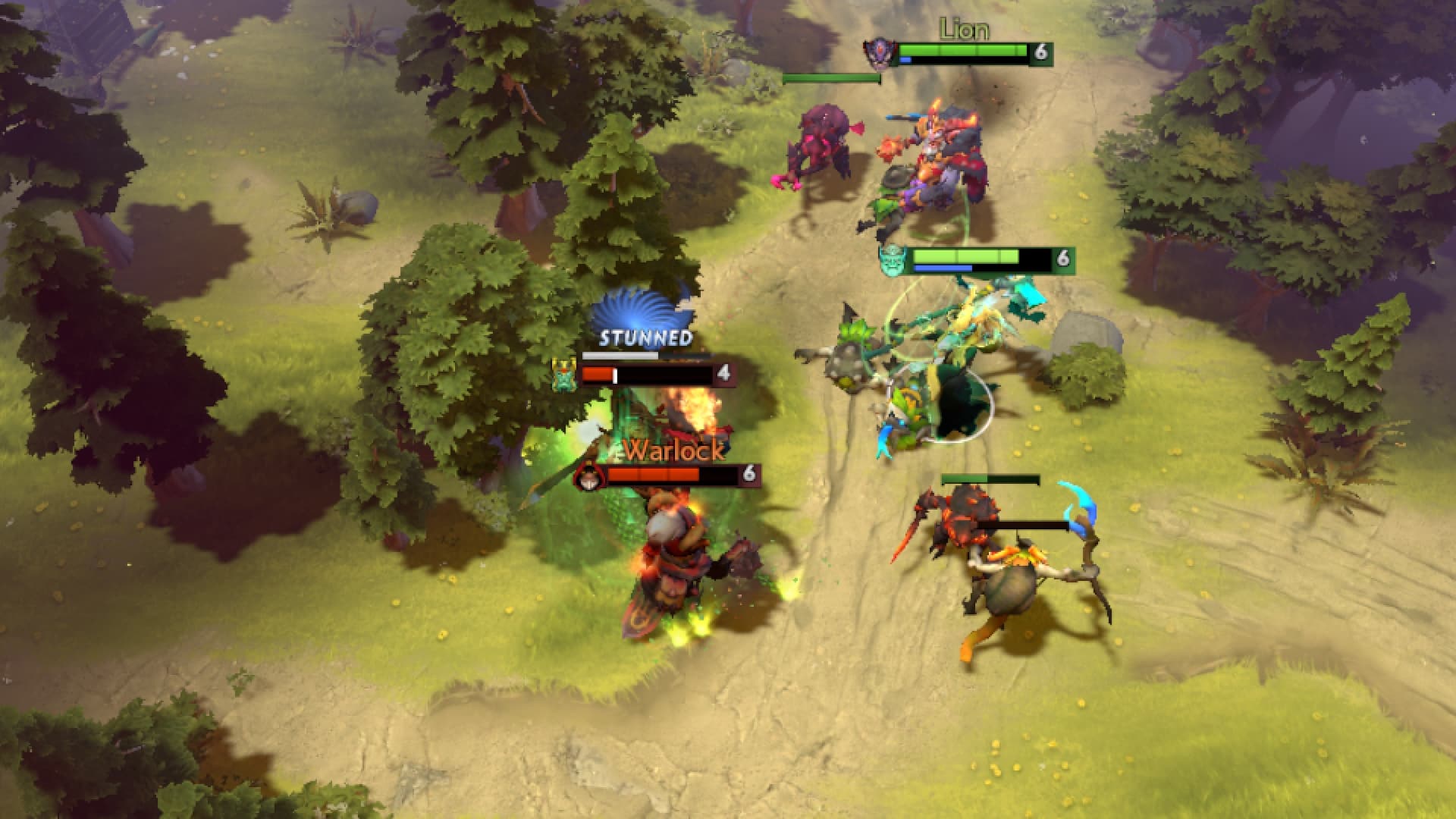1456x819 pixels.
Task: Click the level 4 badge on the stunned unit's bar
Action: (724, 373)
